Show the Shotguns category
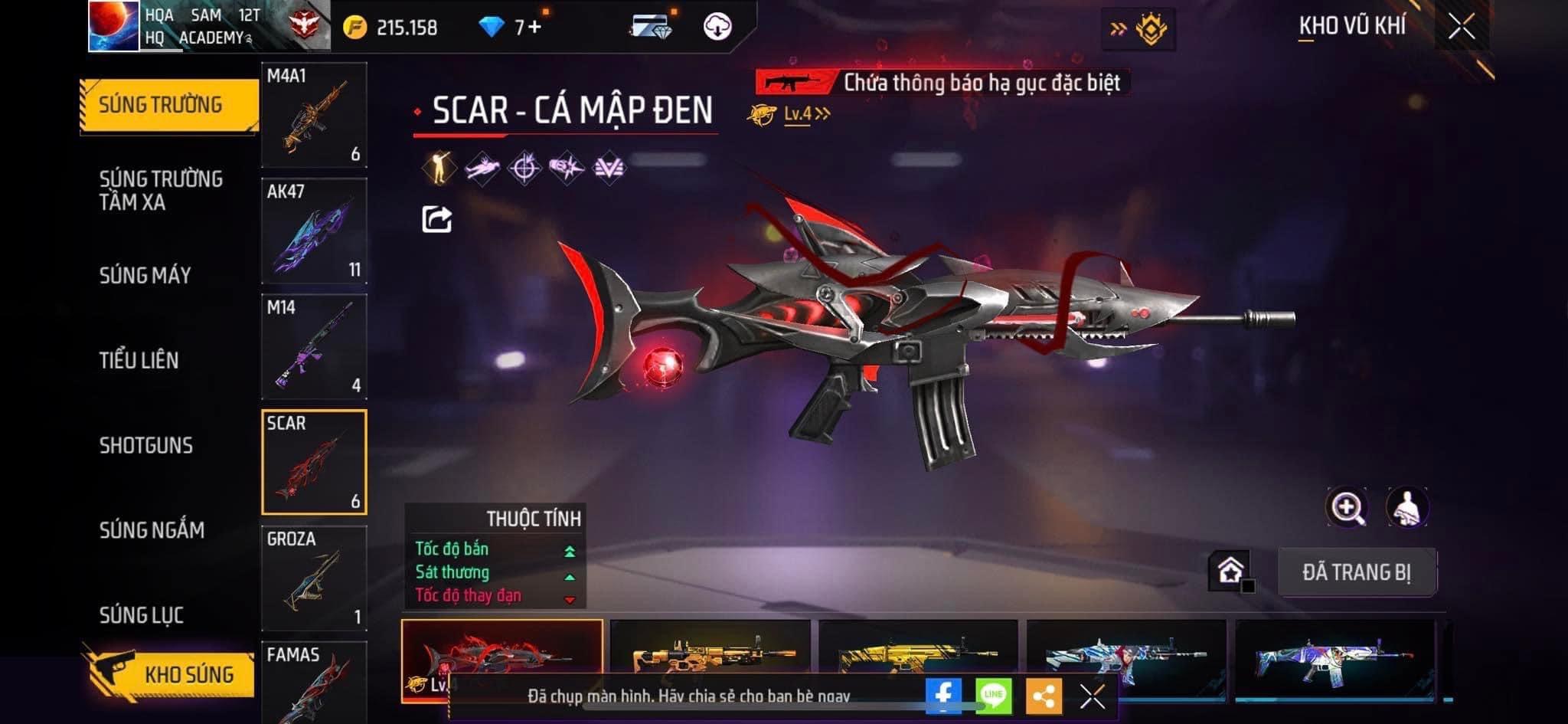The image size is (1568, 724). coord(145,445)
